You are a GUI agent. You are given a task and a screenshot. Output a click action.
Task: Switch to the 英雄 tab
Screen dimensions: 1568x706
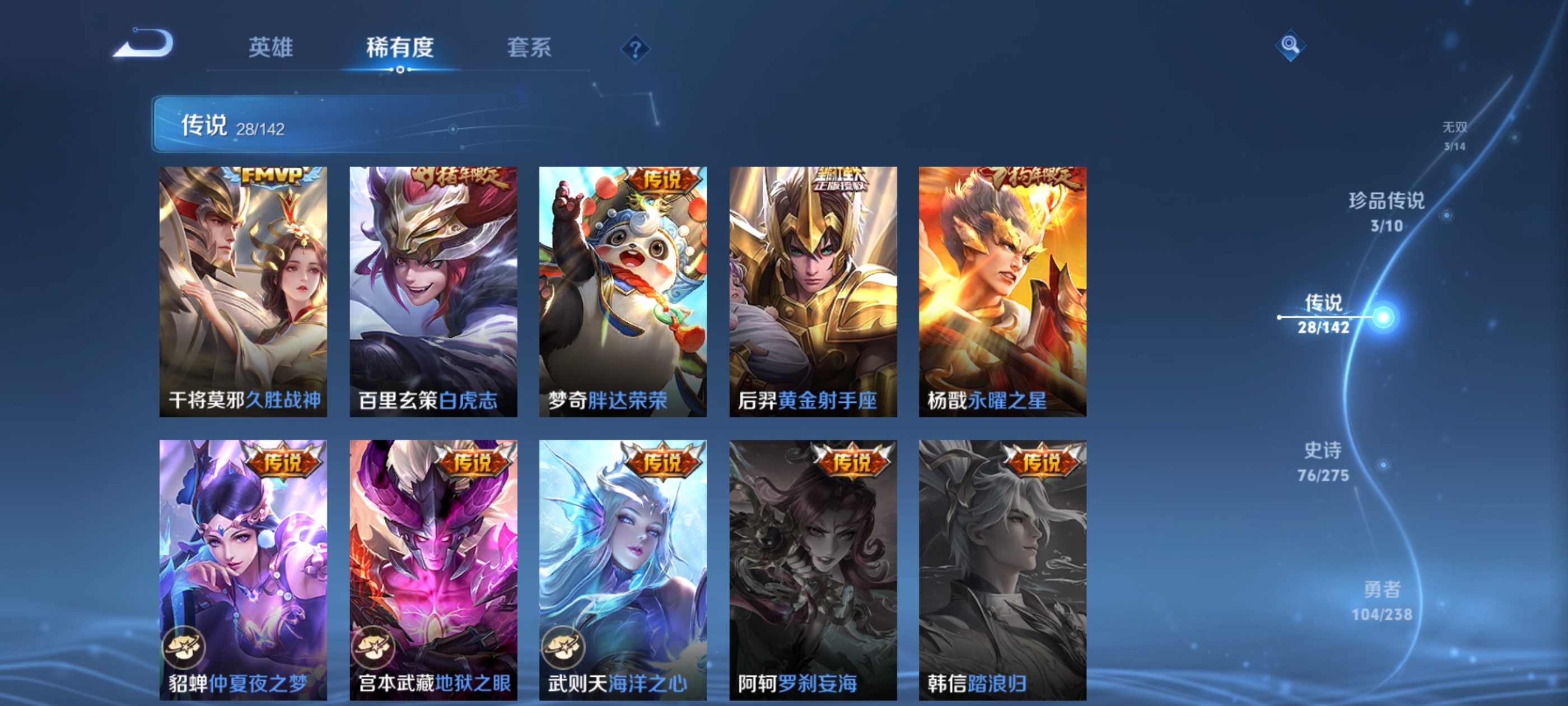[x=272, y=47]
